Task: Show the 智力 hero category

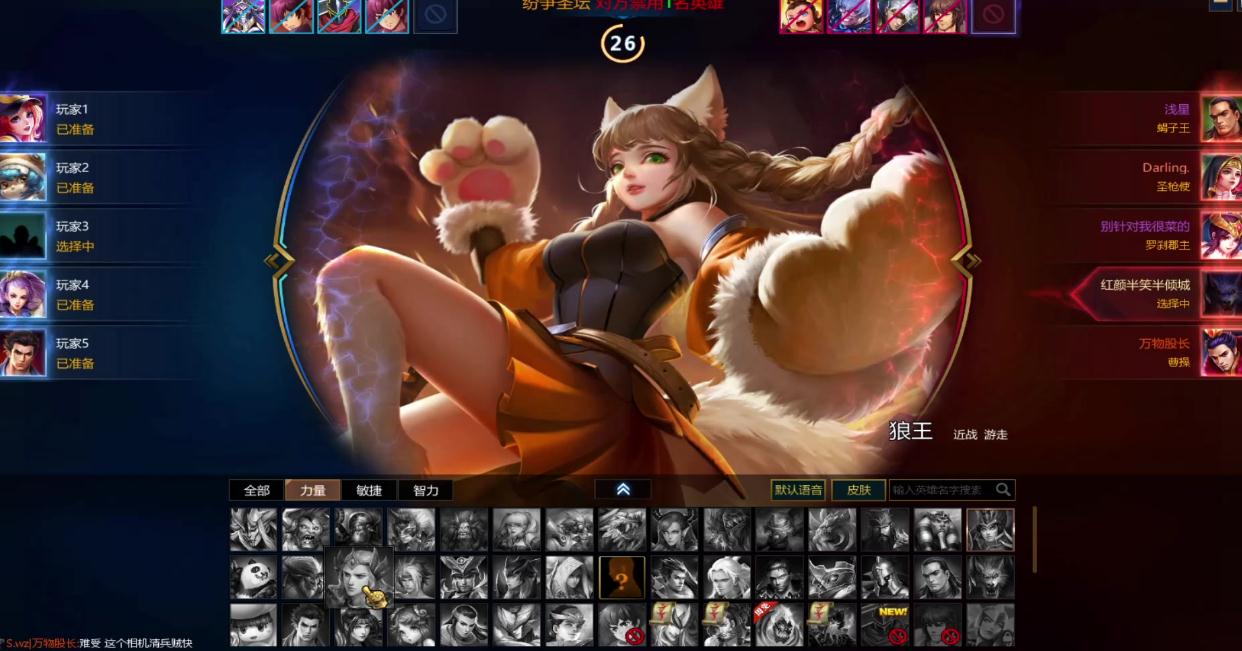Action: click(x=425, y=490)
